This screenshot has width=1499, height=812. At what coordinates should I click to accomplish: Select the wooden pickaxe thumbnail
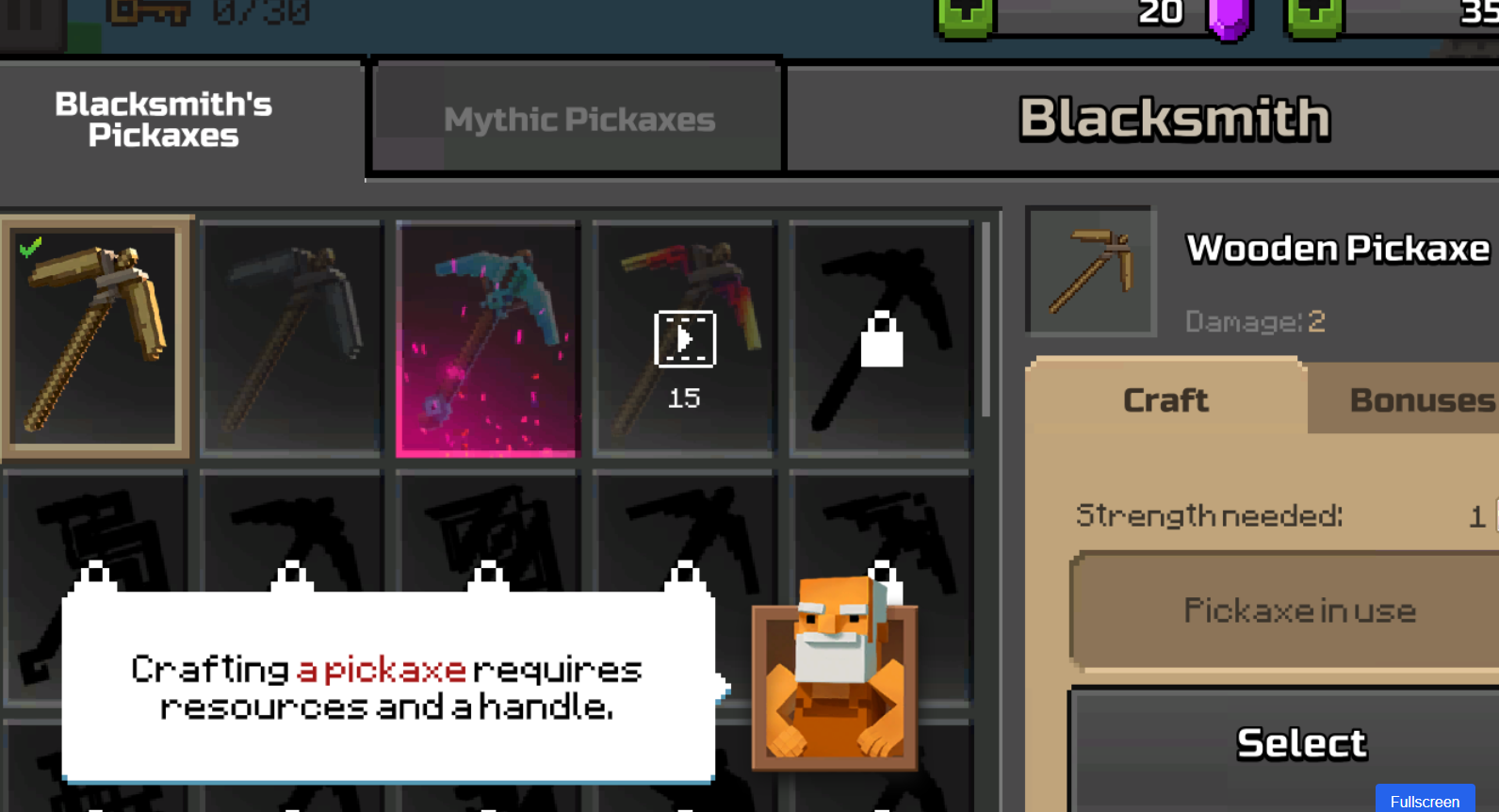(x=94, y=337)
